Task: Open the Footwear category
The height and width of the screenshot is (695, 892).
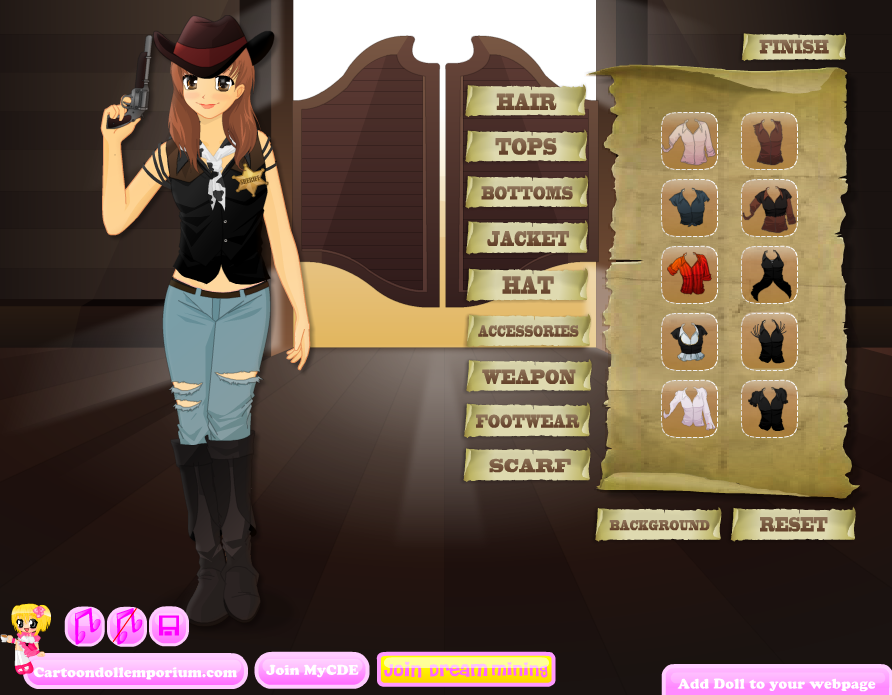Action: 527,421
